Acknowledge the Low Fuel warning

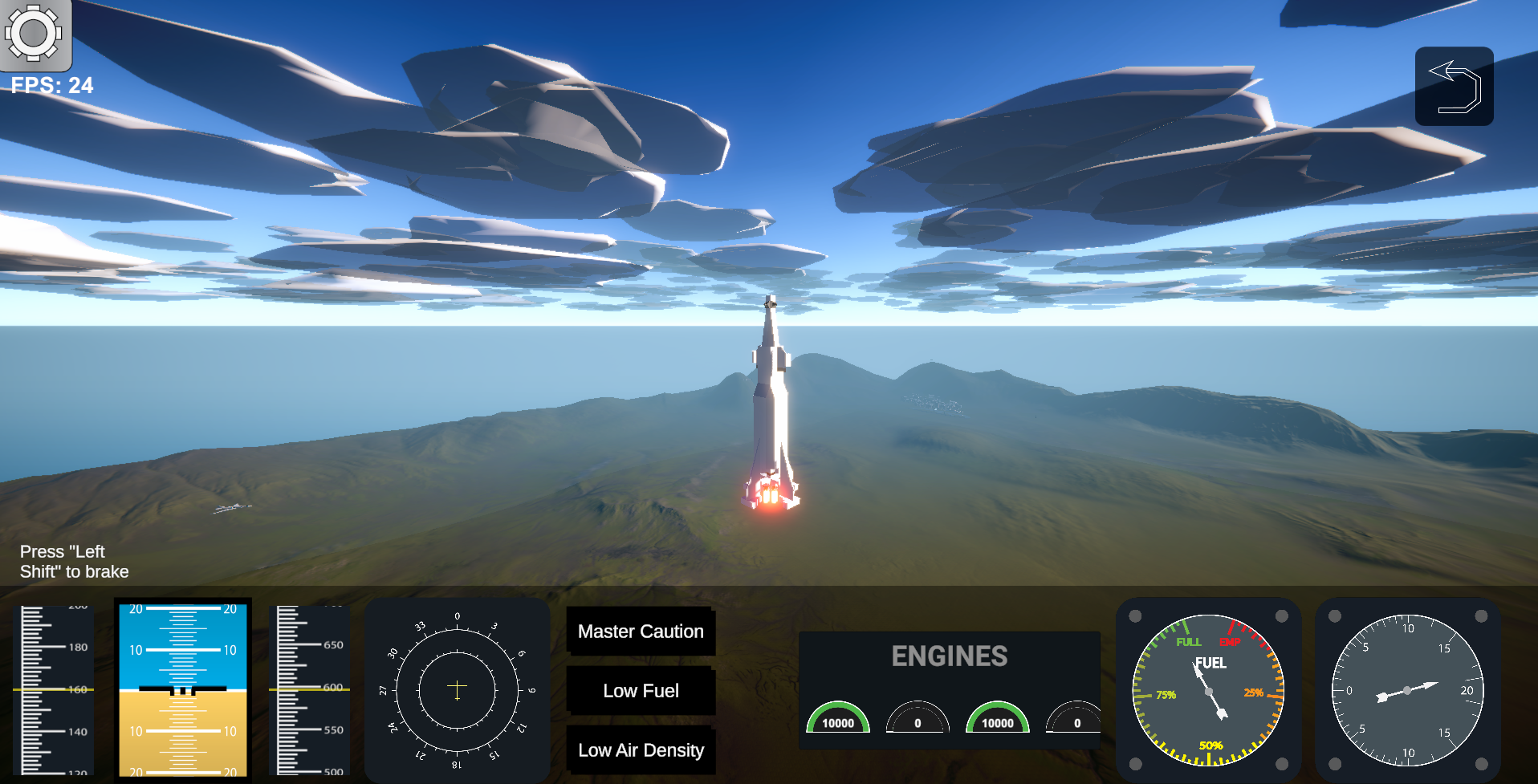(641, 691)
